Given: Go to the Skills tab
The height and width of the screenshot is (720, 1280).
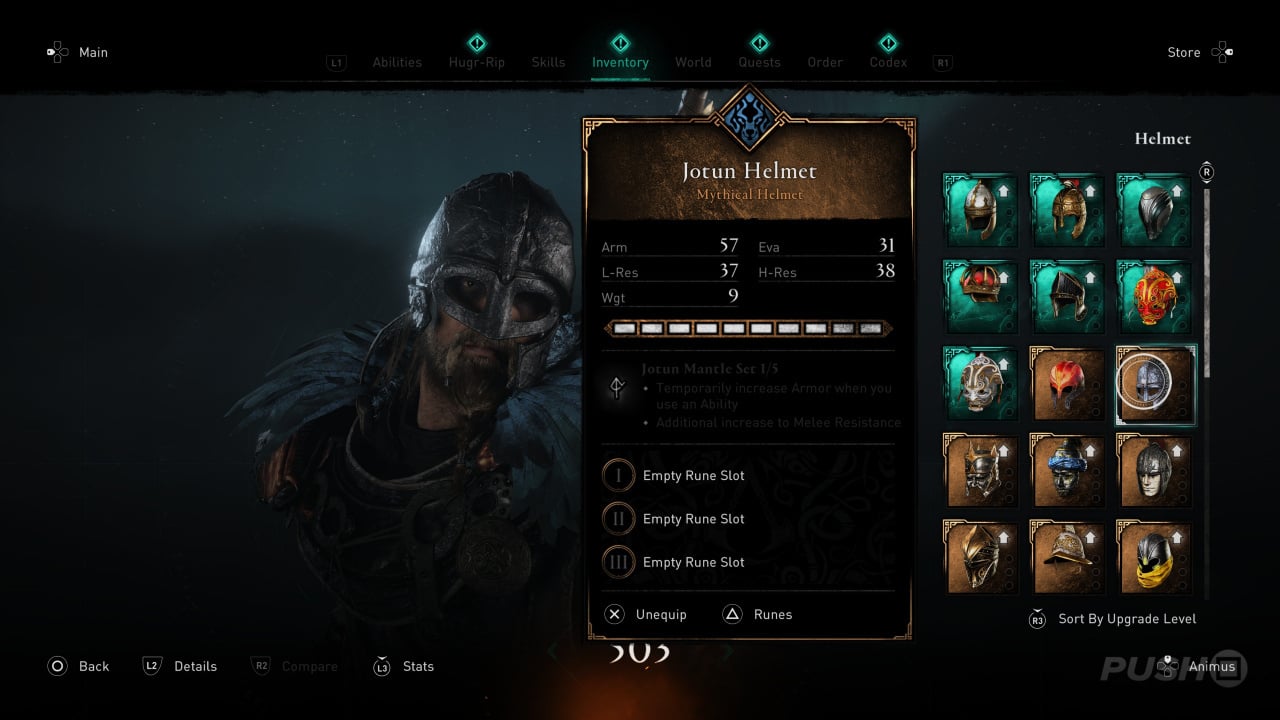Looking at the screenshot, I should [x=548, y=62].
